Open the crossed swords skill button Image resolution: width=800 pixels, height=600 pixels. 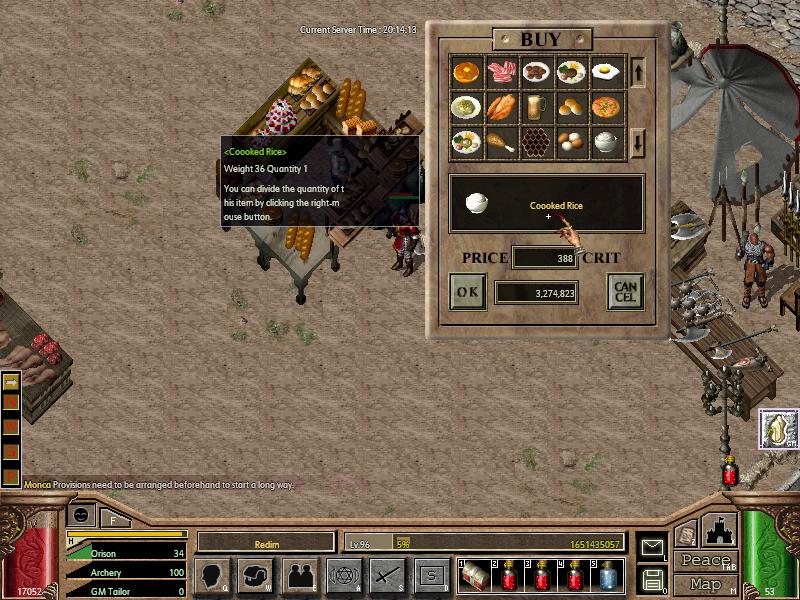(x=387, y=576)
